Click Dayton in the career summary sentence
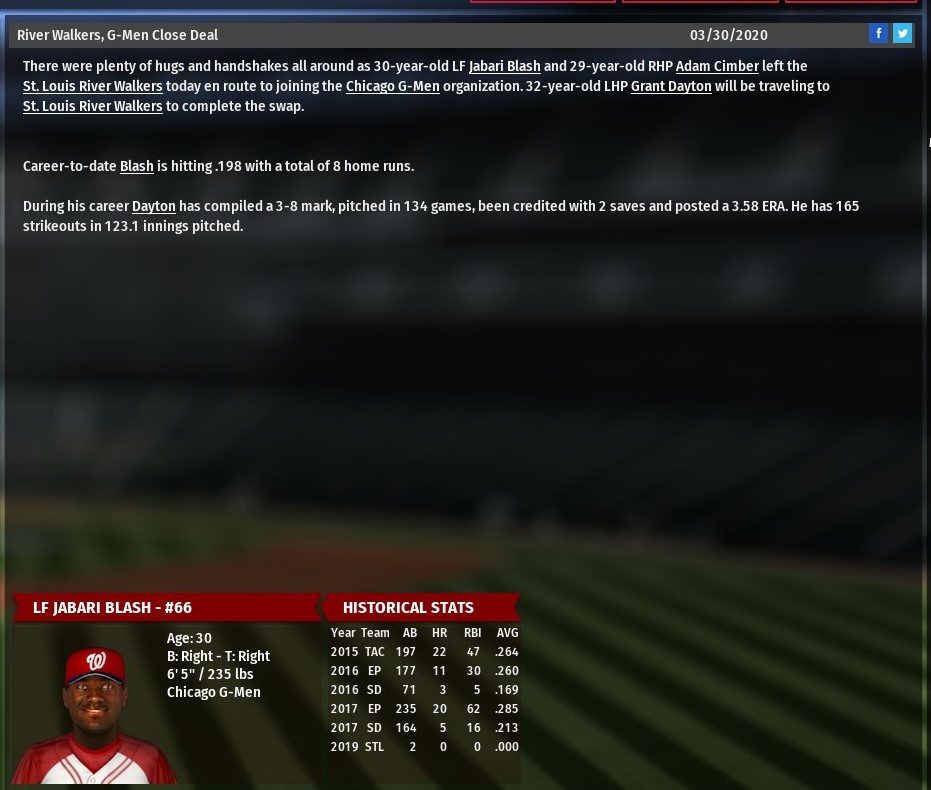This screenshot has width=931, height=790. pyautogui.click(x=153, y=206)
